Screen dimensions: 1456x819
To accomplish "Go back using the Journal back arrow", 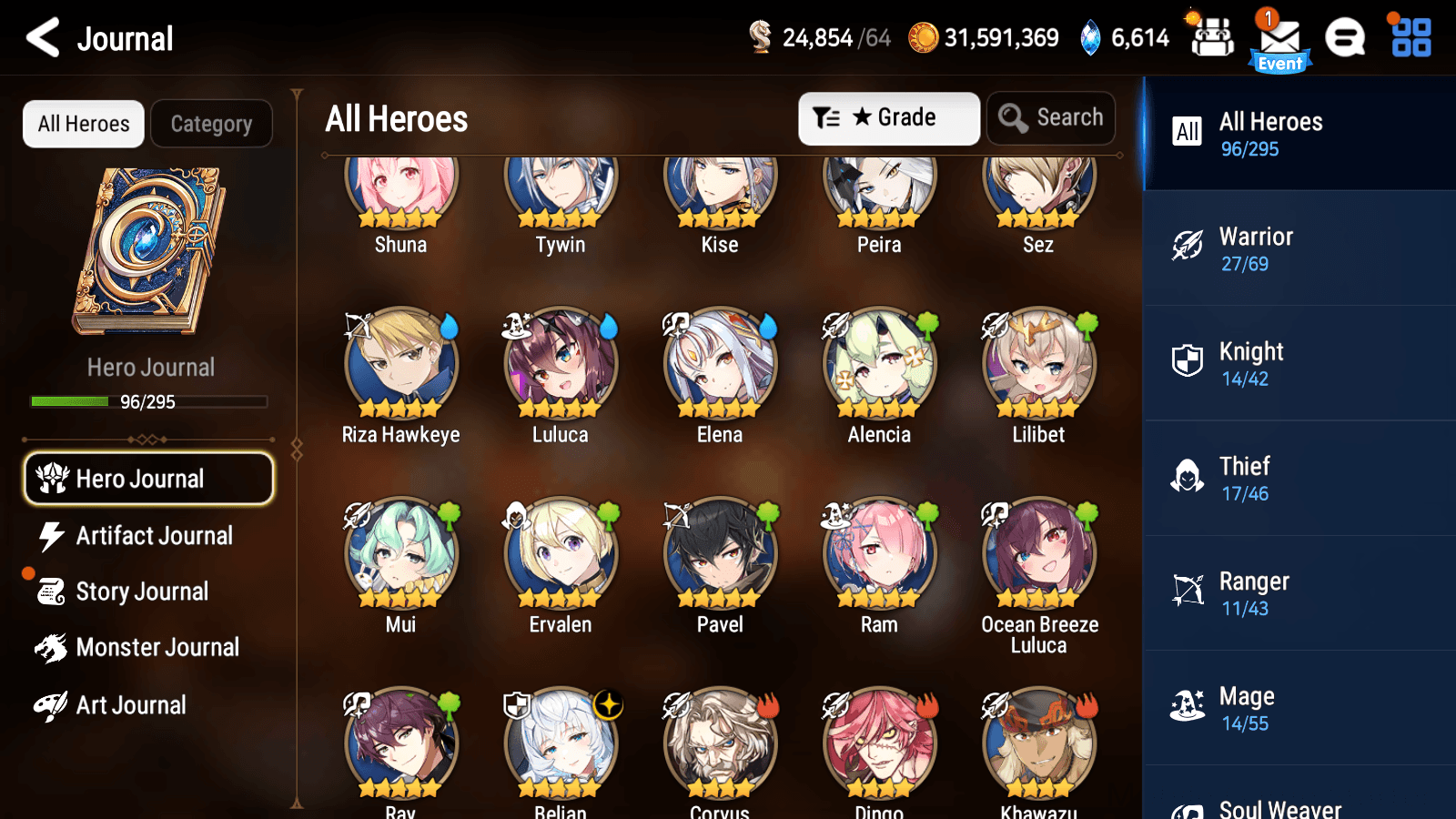I will (40, 38).
